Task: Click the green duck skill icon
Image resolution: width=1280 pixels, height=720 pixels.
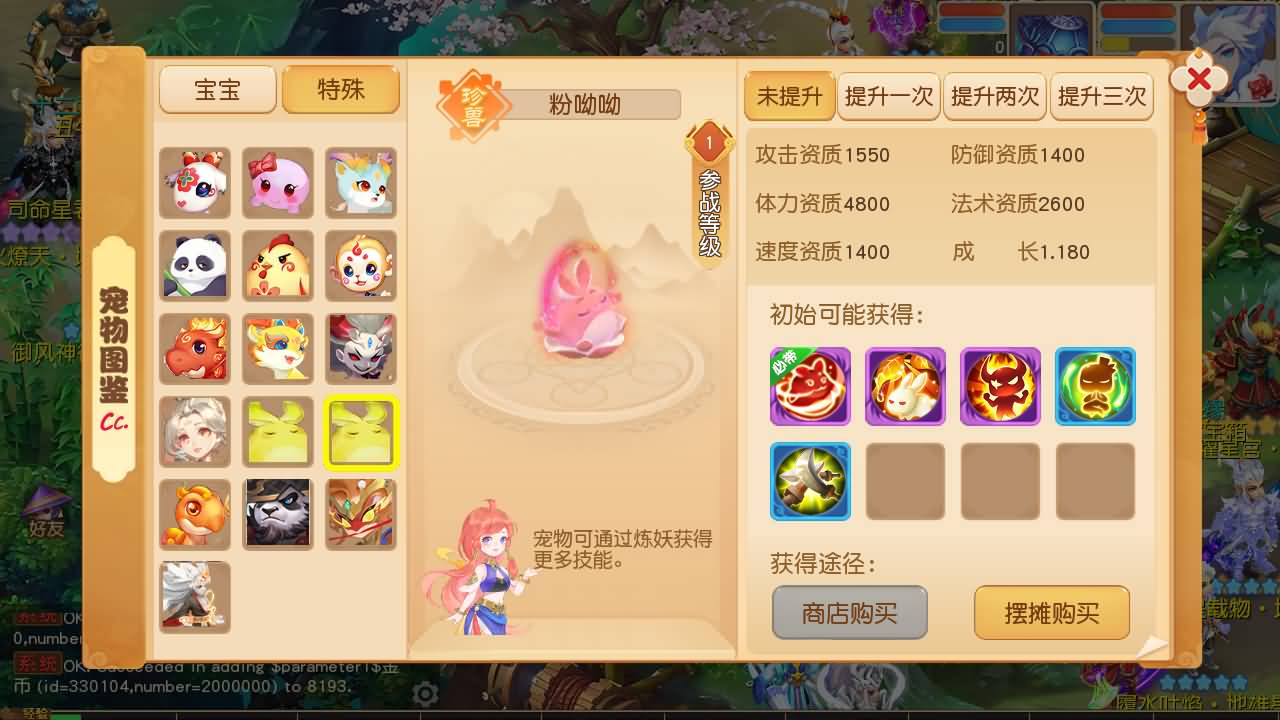Action: pos(1095,386)
